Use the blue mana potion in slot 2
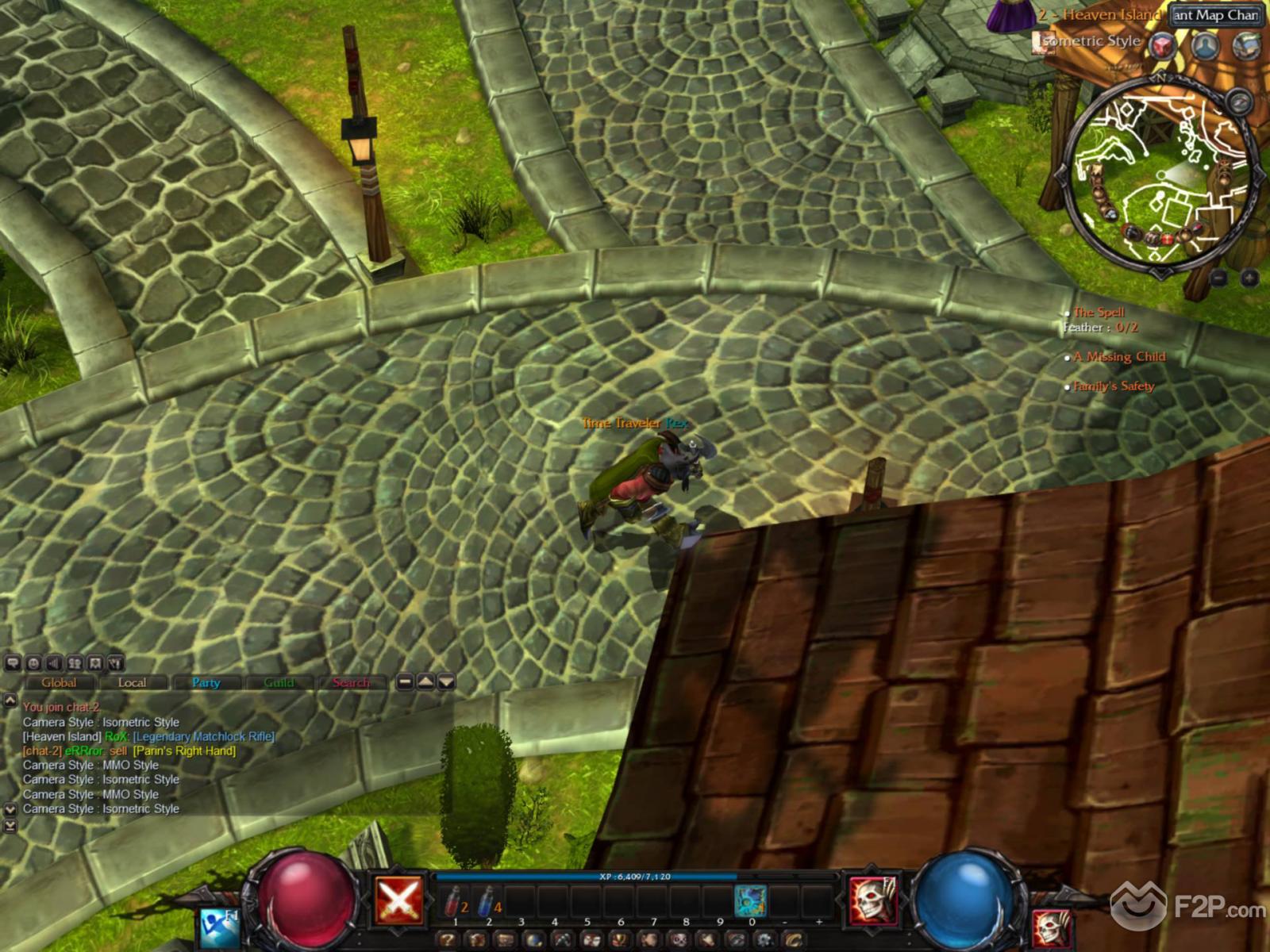 [x=488, y=901]
